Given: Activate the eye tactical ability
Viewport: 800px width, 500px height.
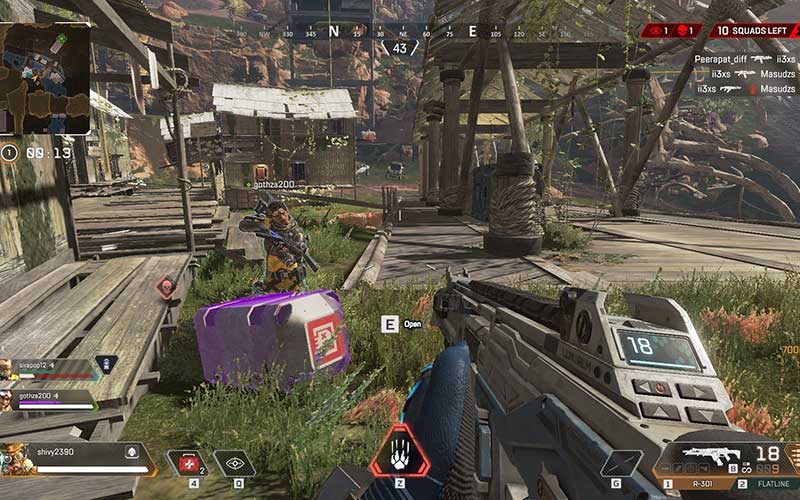Looking at the screenshot, I should point(234,463).
